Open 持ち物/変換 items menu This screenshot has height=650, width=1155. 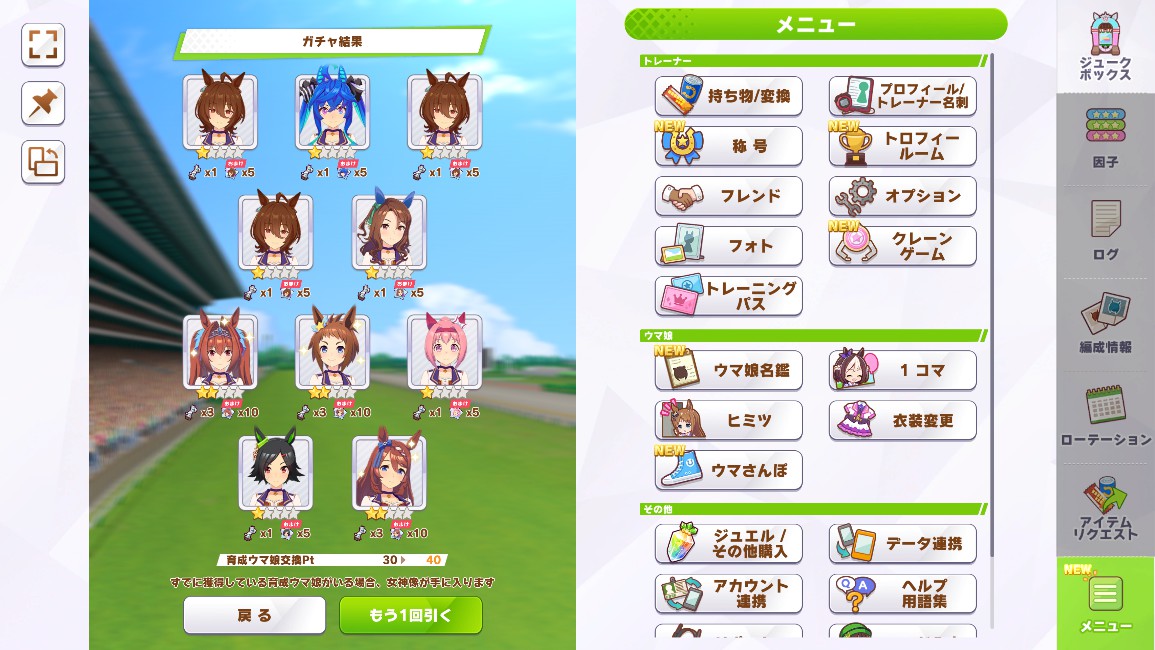pos(729,96)
